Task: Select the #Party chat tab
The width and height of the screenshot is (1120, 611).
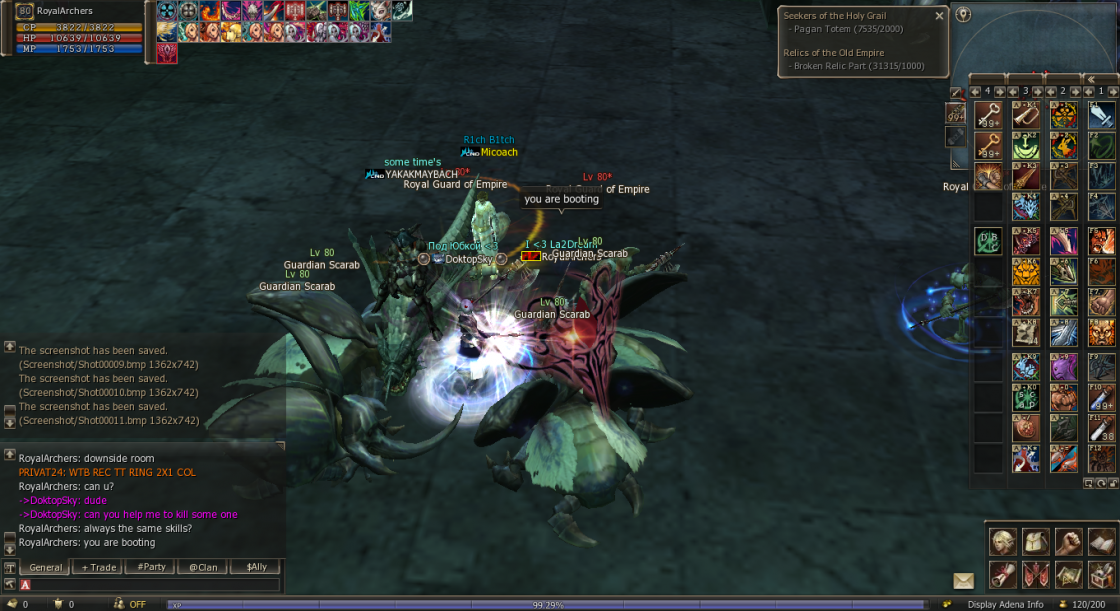Action: [x=151, y=567]
